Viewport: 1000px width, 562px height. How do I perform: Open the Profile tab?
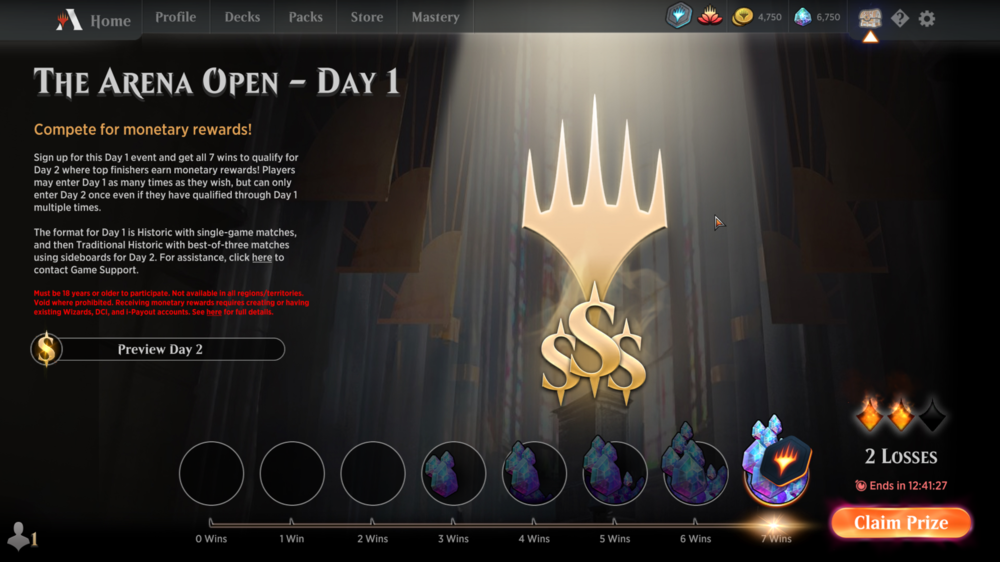175,17
